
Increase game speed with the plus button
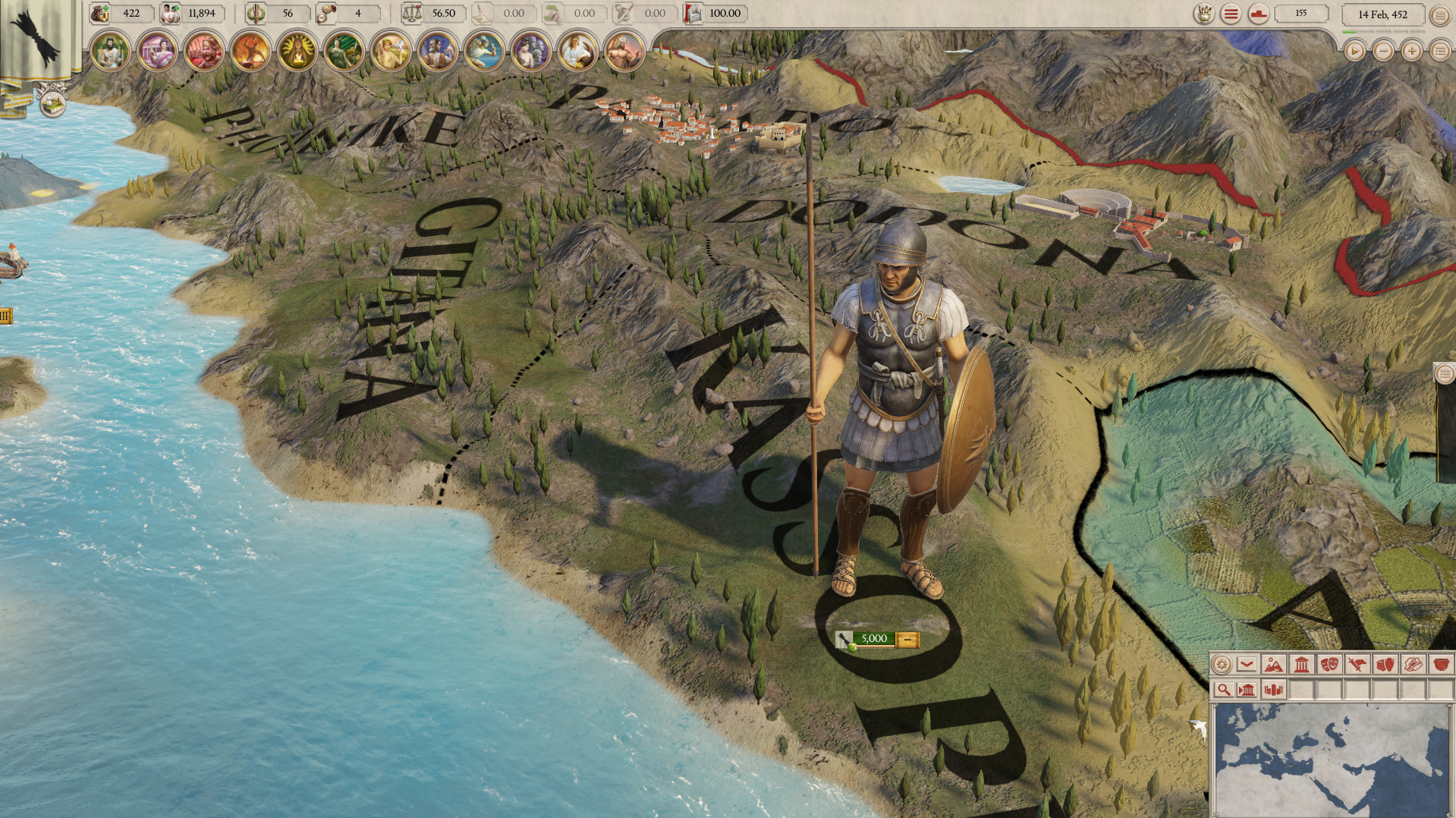pos(1411,52)
